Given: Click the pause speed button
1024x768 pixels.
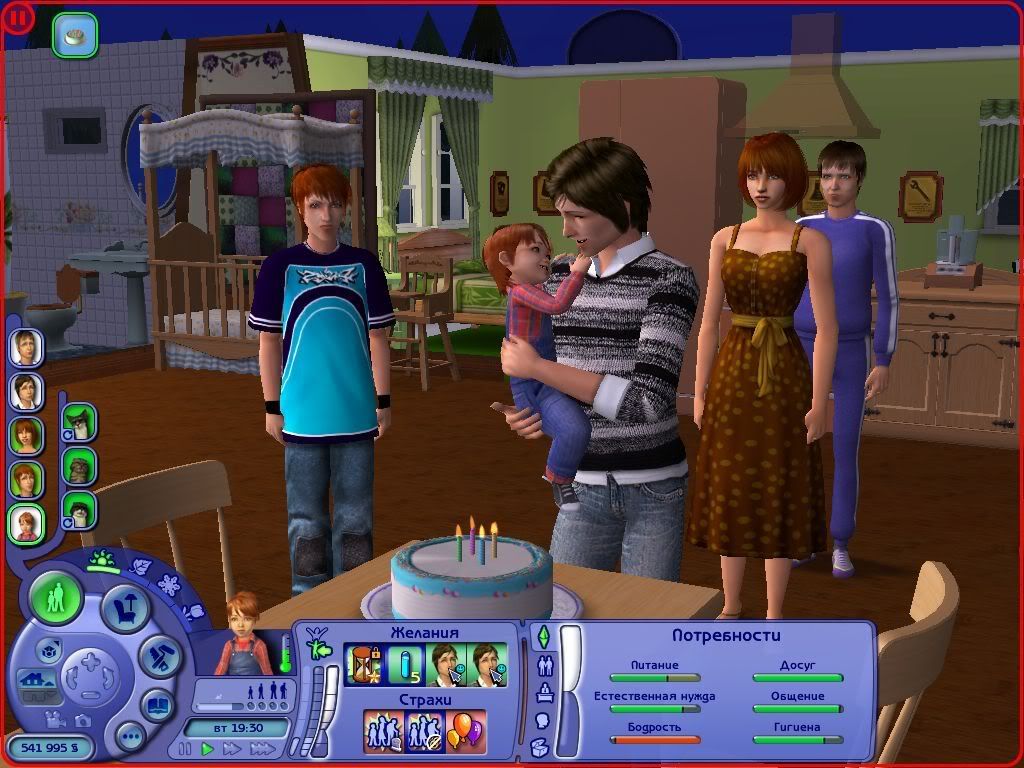Looking at the screenshot, I should (185, 748).
